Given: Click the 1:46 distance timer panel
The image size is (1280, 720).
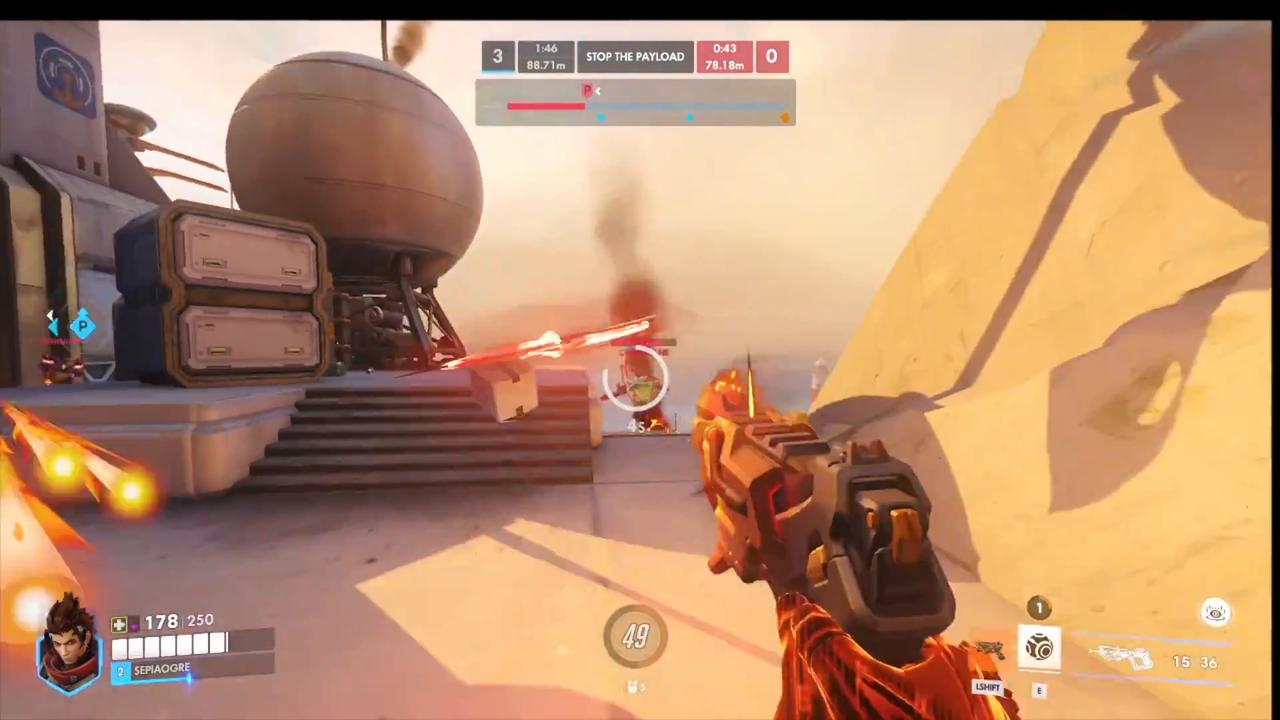Looking at the screenshot, I should pyautogui.click(x=546, y=57).
